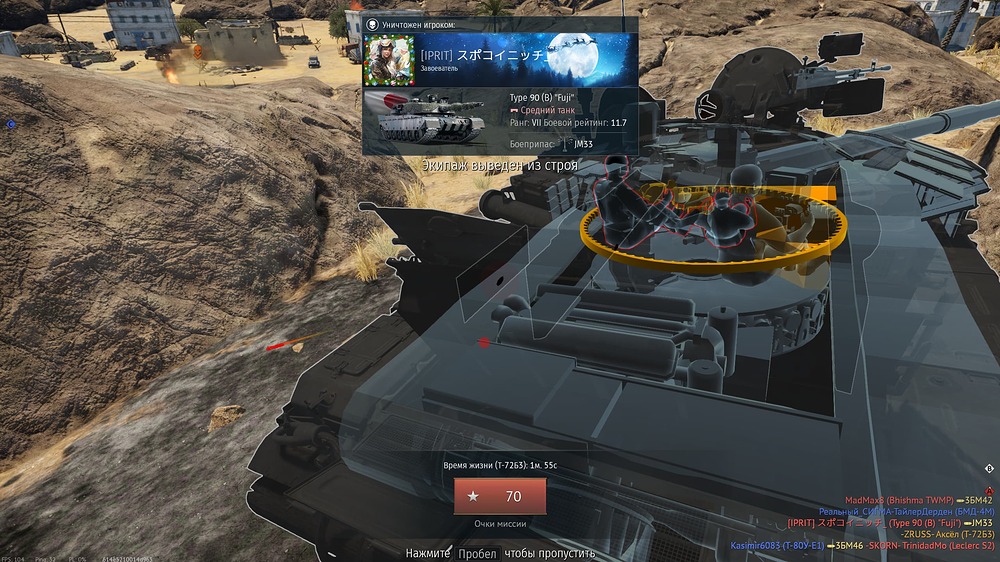Click the red mission points star button

click(x=500, y=496)
